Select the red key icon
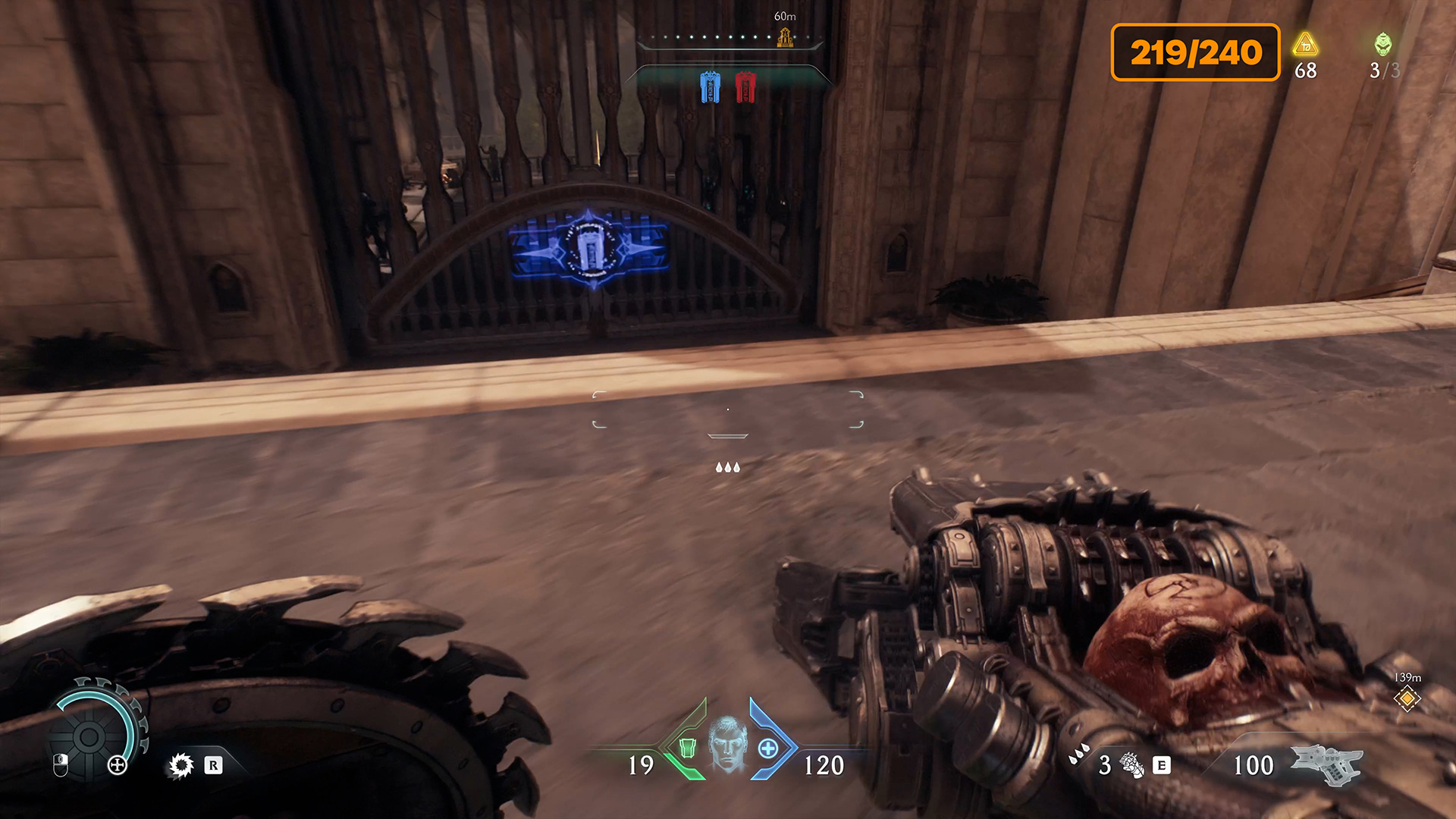 click(745, 87)
